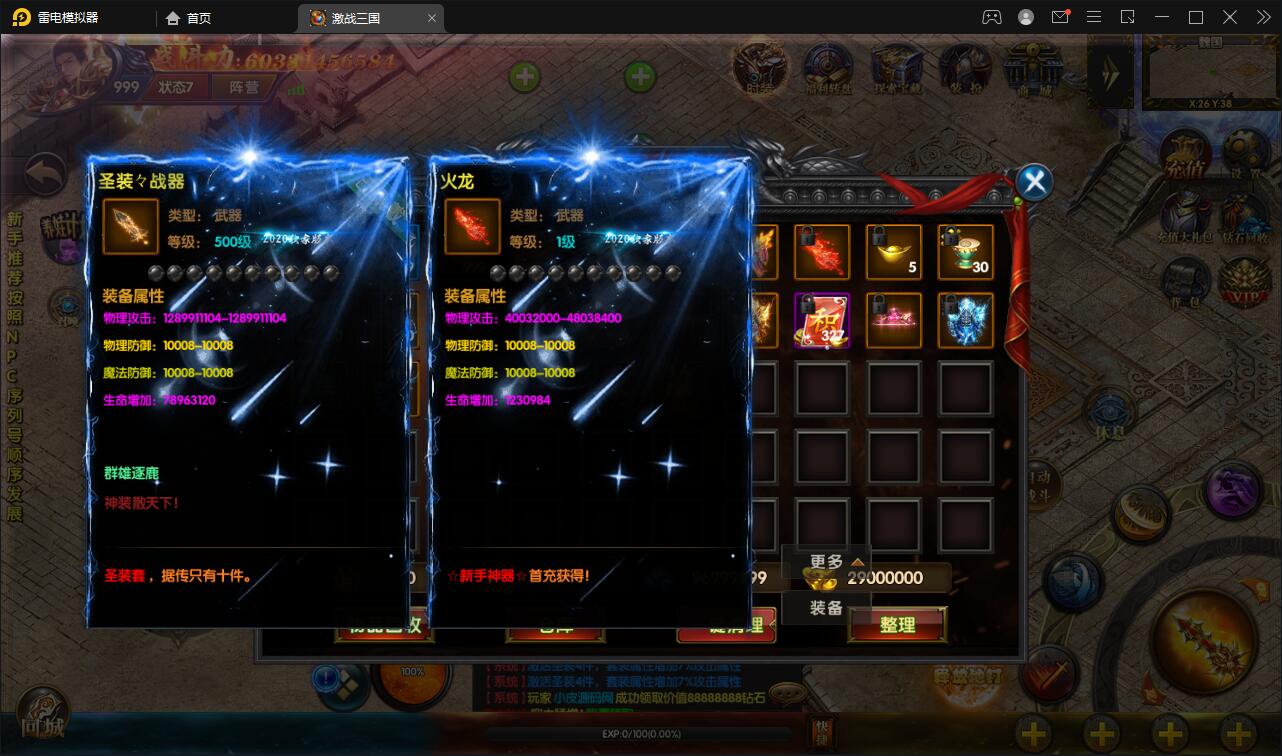Viewport: 1282px width, 756px height.
Task: Open the 商城 shop icon
Action: 1033,70
